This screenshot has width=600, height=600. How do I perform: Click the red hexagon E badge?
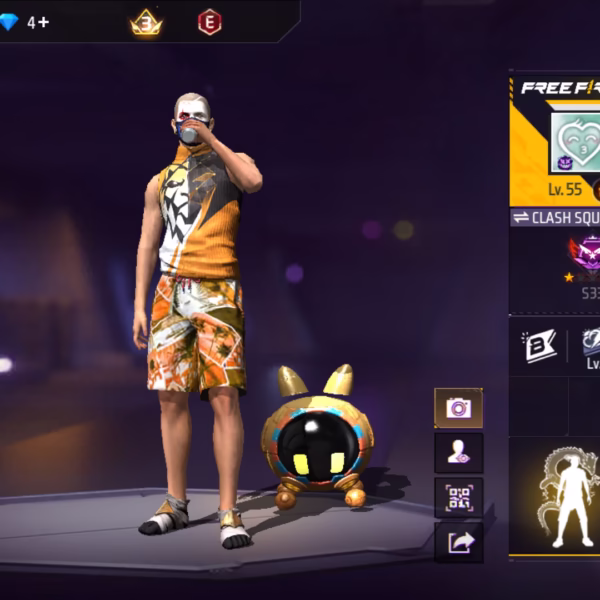click(209, 22)
